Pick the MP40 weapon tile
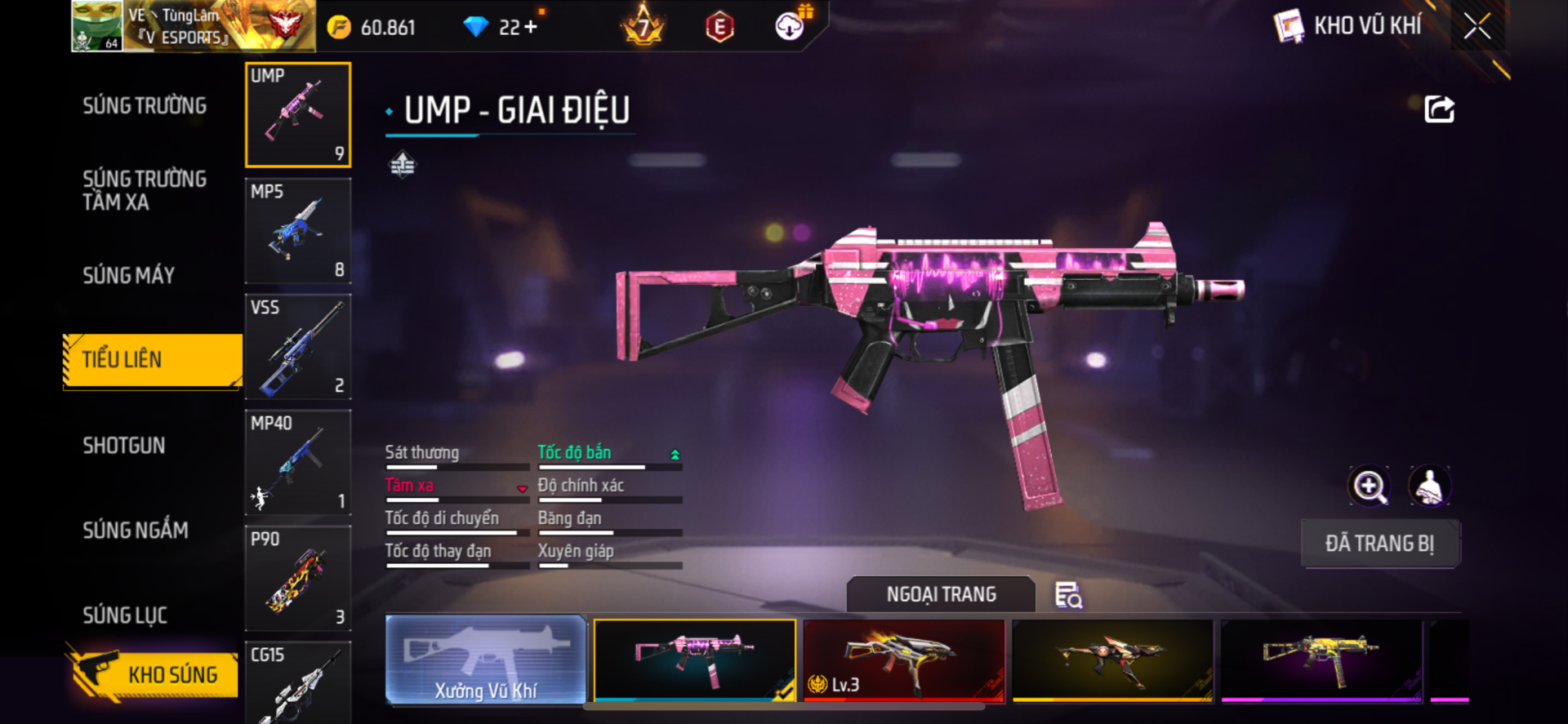Viewport: 1568px width, 724px height. click(x=298, y=463)
